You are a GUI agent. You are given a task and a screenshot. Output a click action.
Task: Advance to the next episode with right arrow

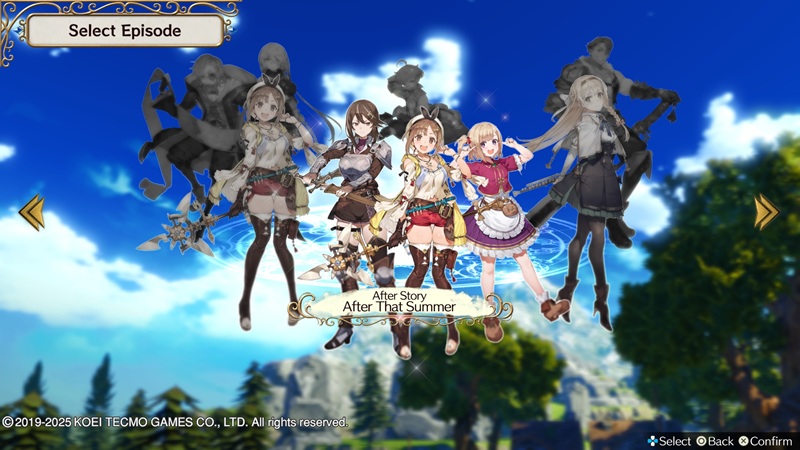coord(767,211)
